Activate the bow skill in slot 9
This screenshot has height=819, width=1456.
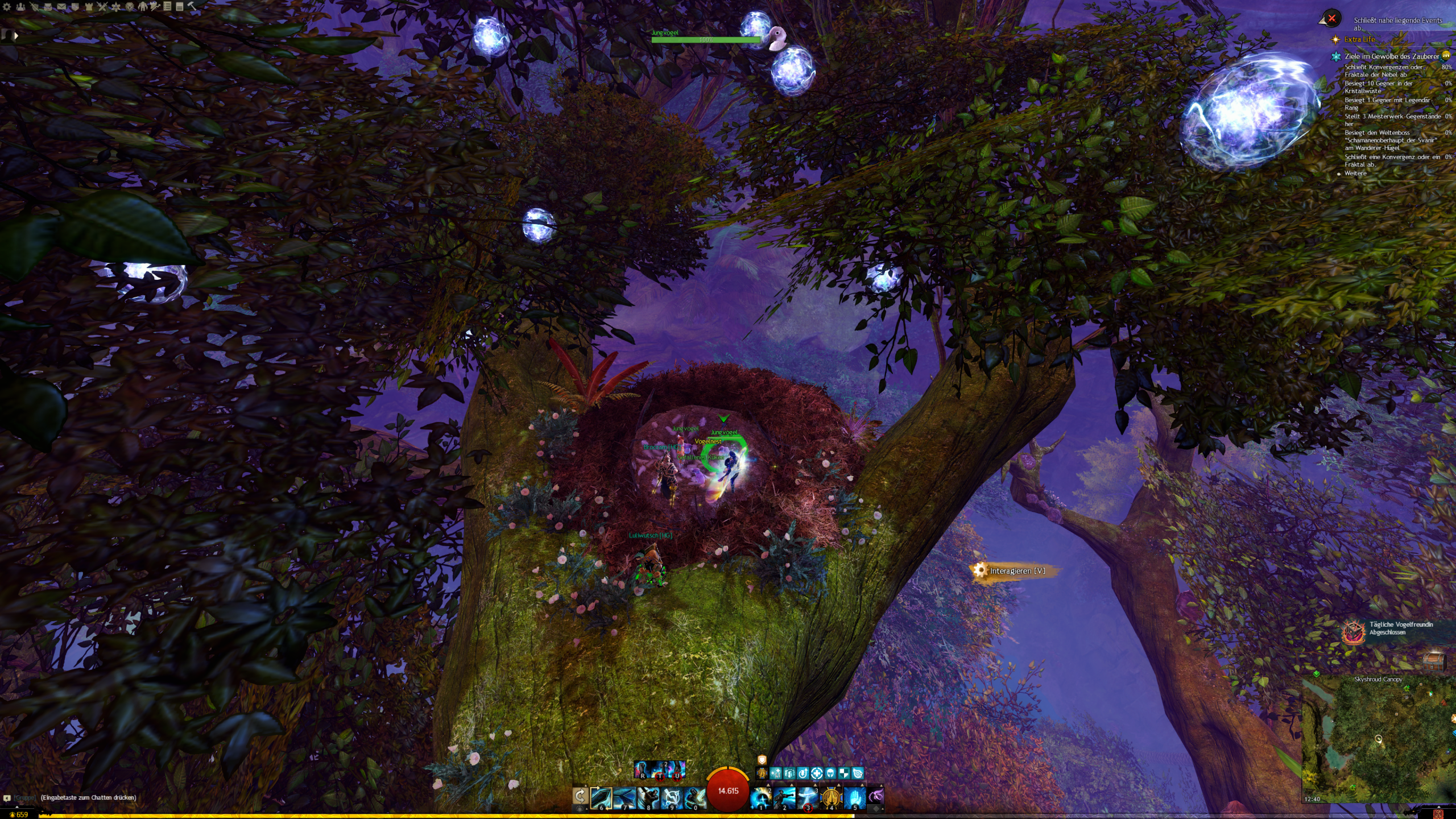tap(671, 798)
